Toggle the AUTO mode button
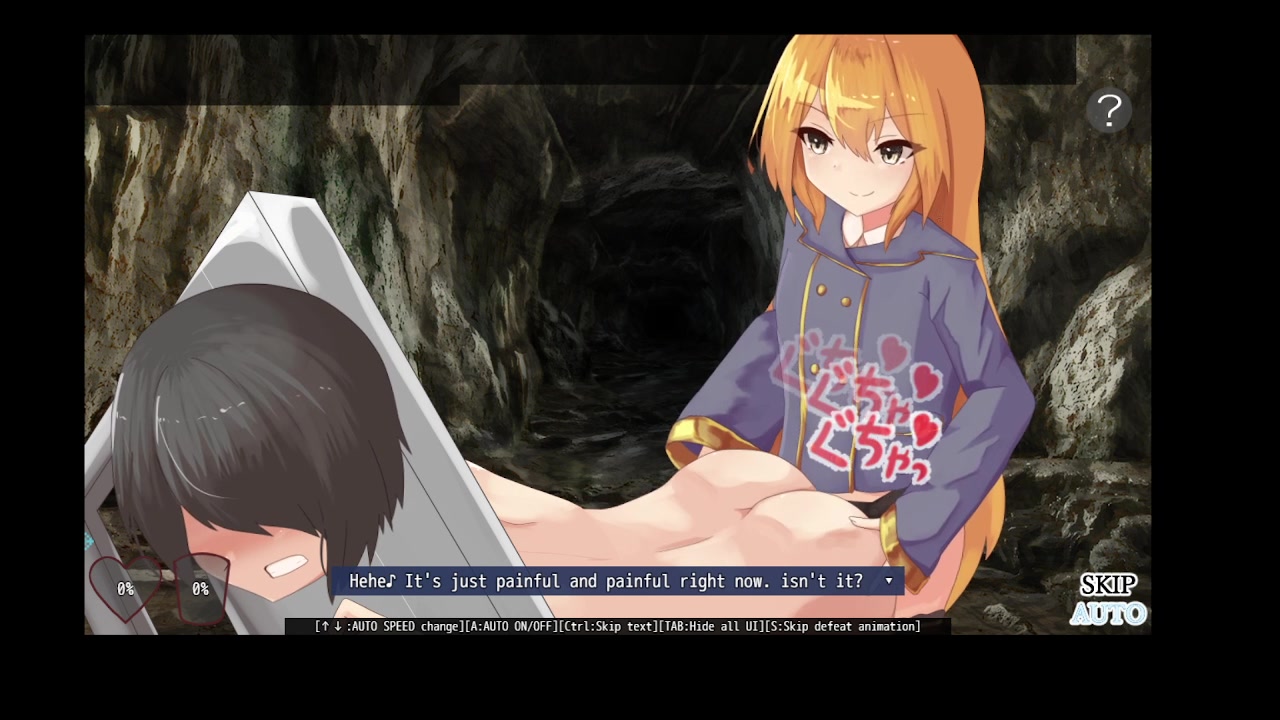The height and width of the screenshot is (720, 1280). (1108, 613)
